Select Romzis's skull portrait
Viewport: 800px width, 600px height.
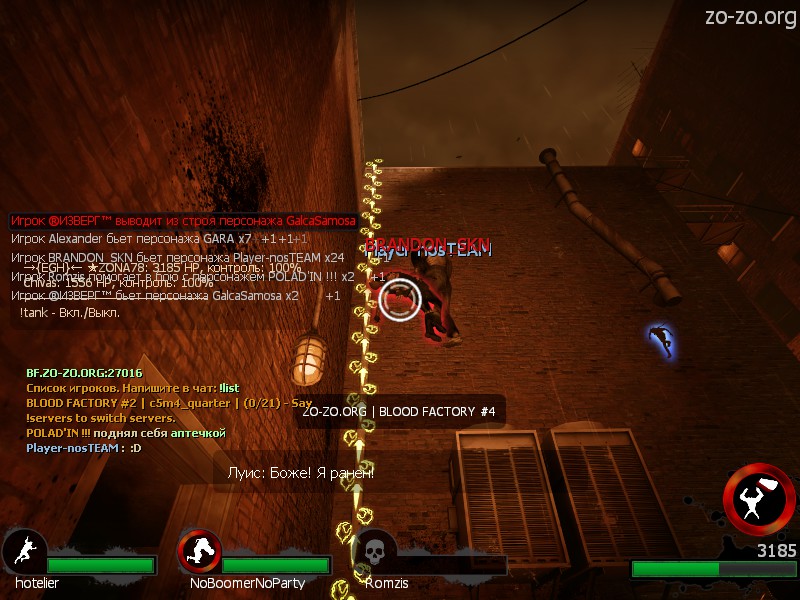(x=374, y=551)
